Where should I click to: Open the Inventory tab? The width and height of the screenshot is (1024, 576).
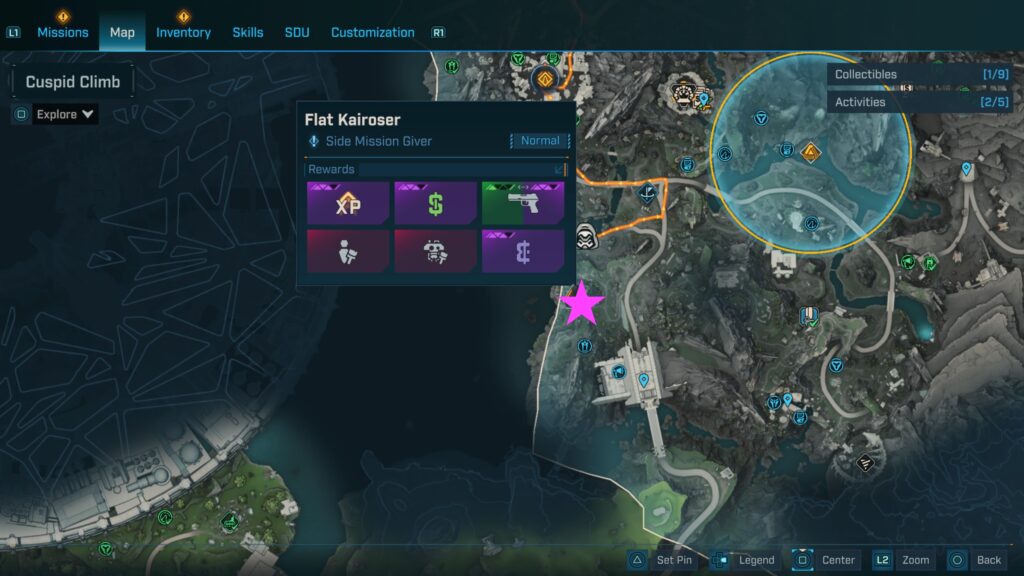pyautogui.click(x=183, y=32)
